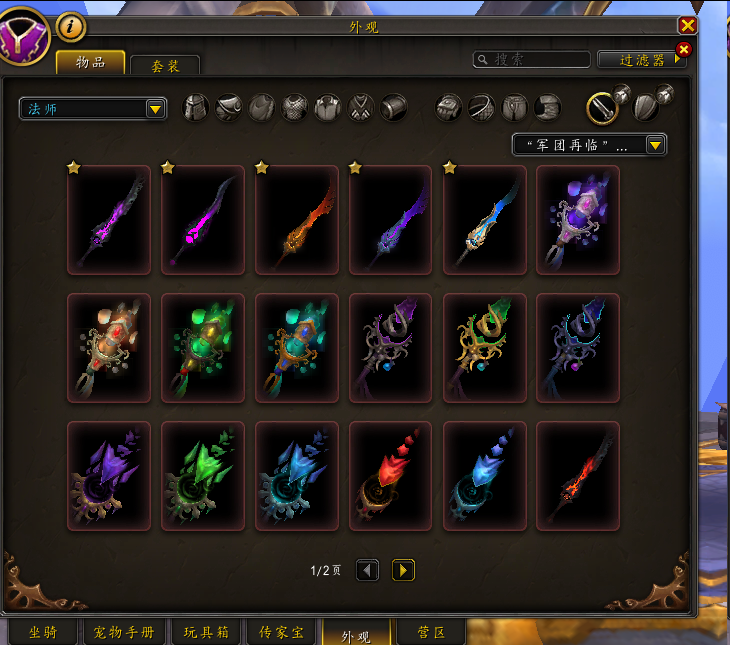Close the appearance collection window
Viewport: 730px width, 645px height.
[687, 26]
